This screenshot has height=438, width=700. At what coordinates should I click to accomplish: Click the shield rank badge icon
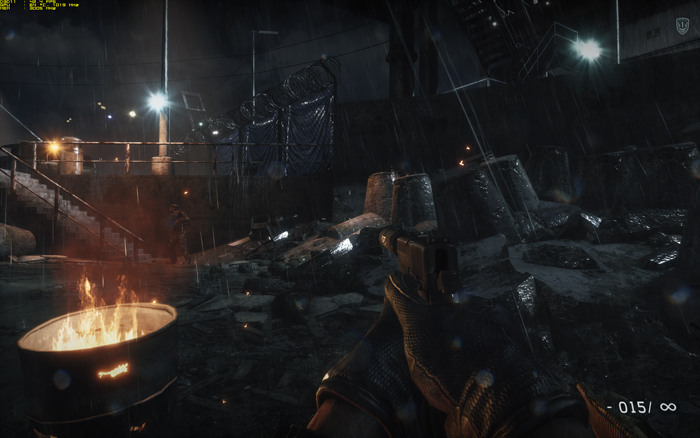point(682,26)
